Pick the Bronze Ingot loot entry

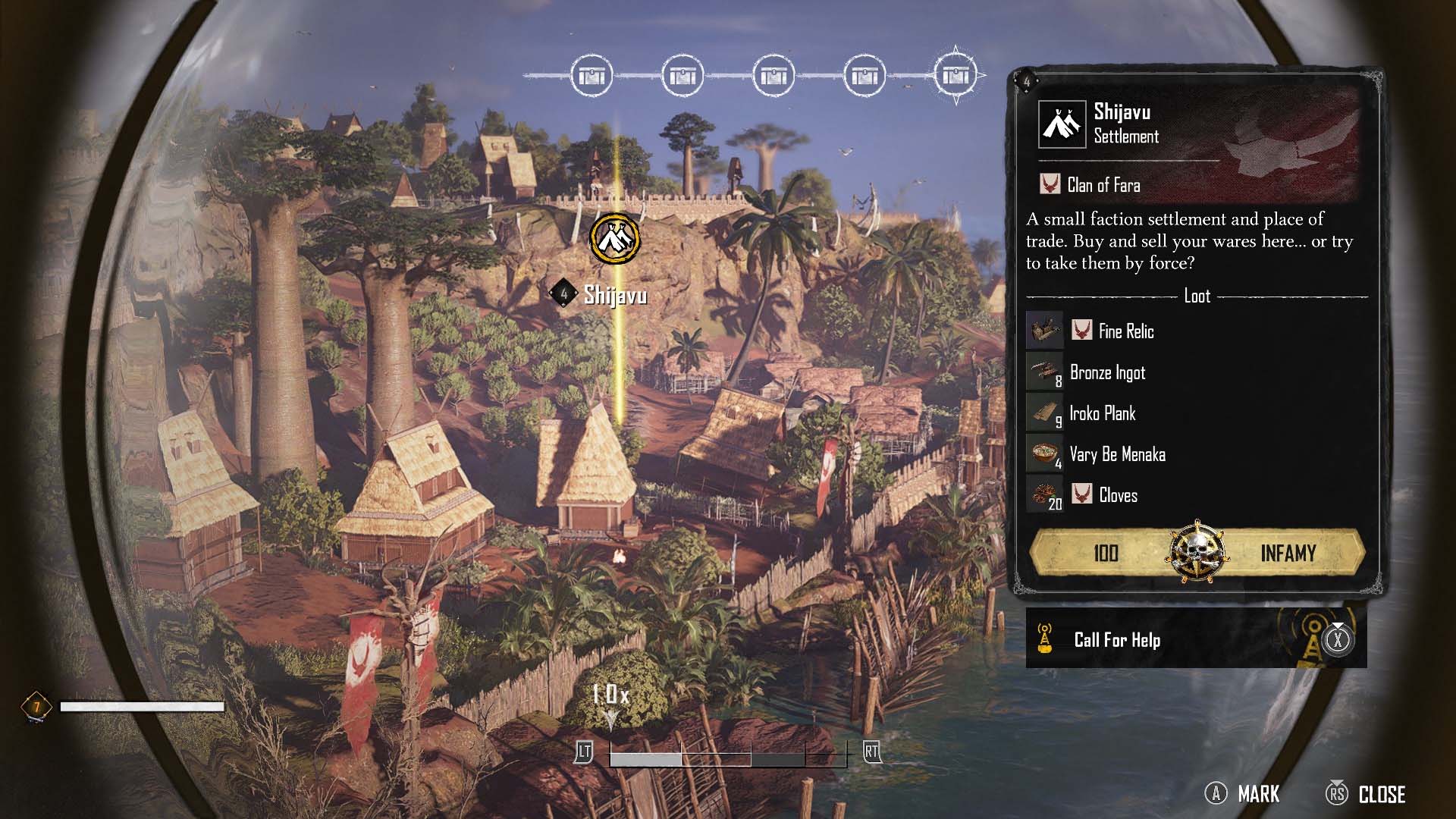coord(1106,372)
